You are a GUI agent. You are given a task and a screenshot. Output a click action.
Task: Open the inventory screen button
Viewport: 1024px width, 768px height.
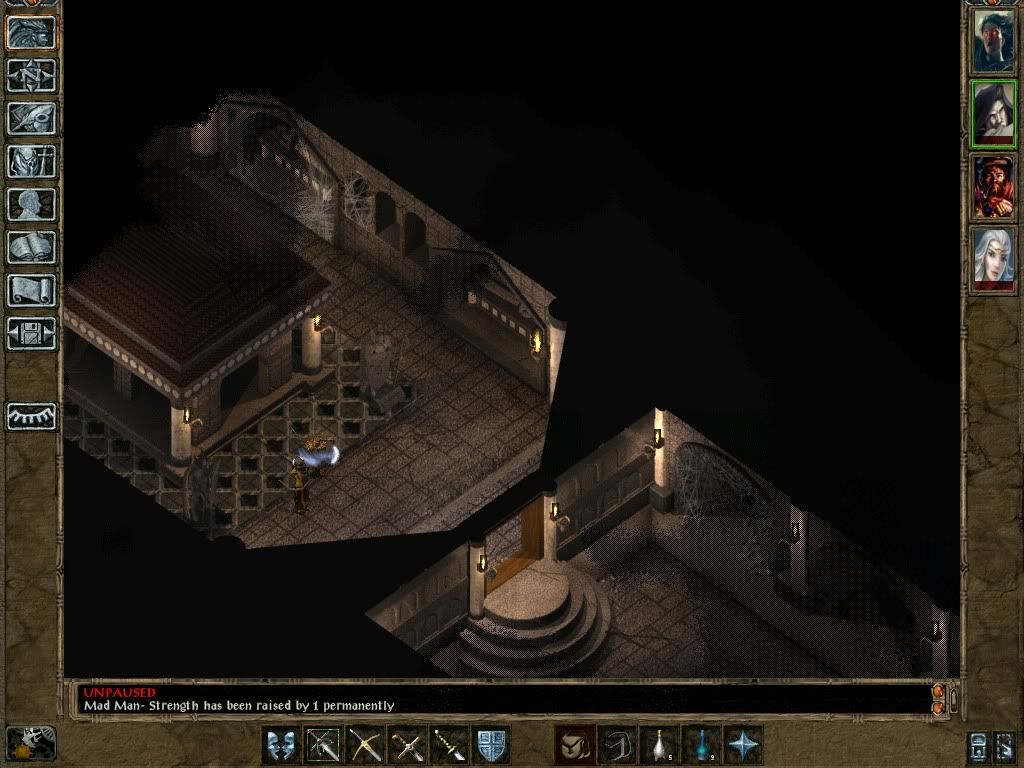(32, 162)
